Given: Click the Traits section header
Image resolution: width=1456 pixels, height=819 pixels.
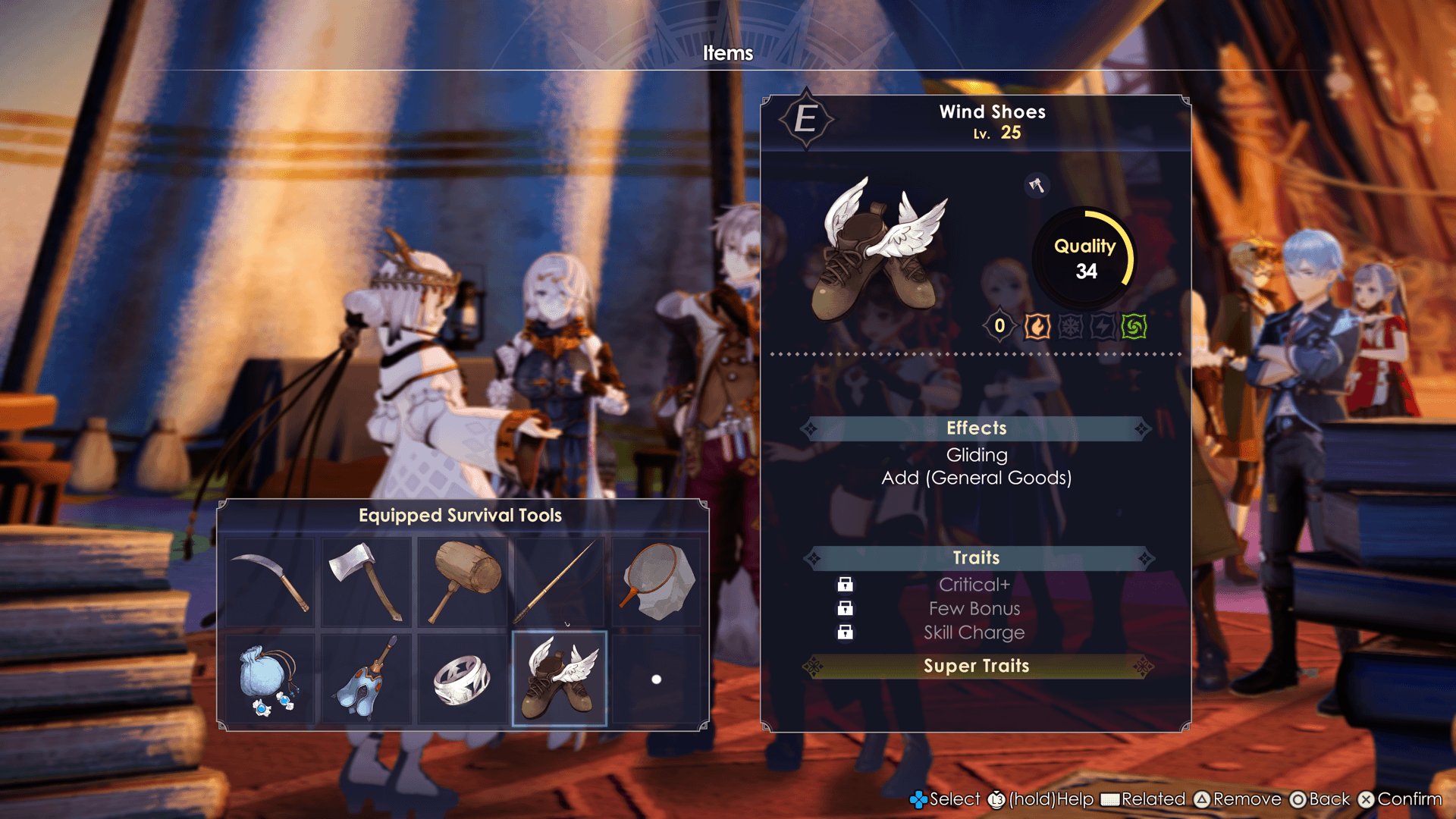Looking at the screenshot, I should pyautogui.click(x=977, y=558).
